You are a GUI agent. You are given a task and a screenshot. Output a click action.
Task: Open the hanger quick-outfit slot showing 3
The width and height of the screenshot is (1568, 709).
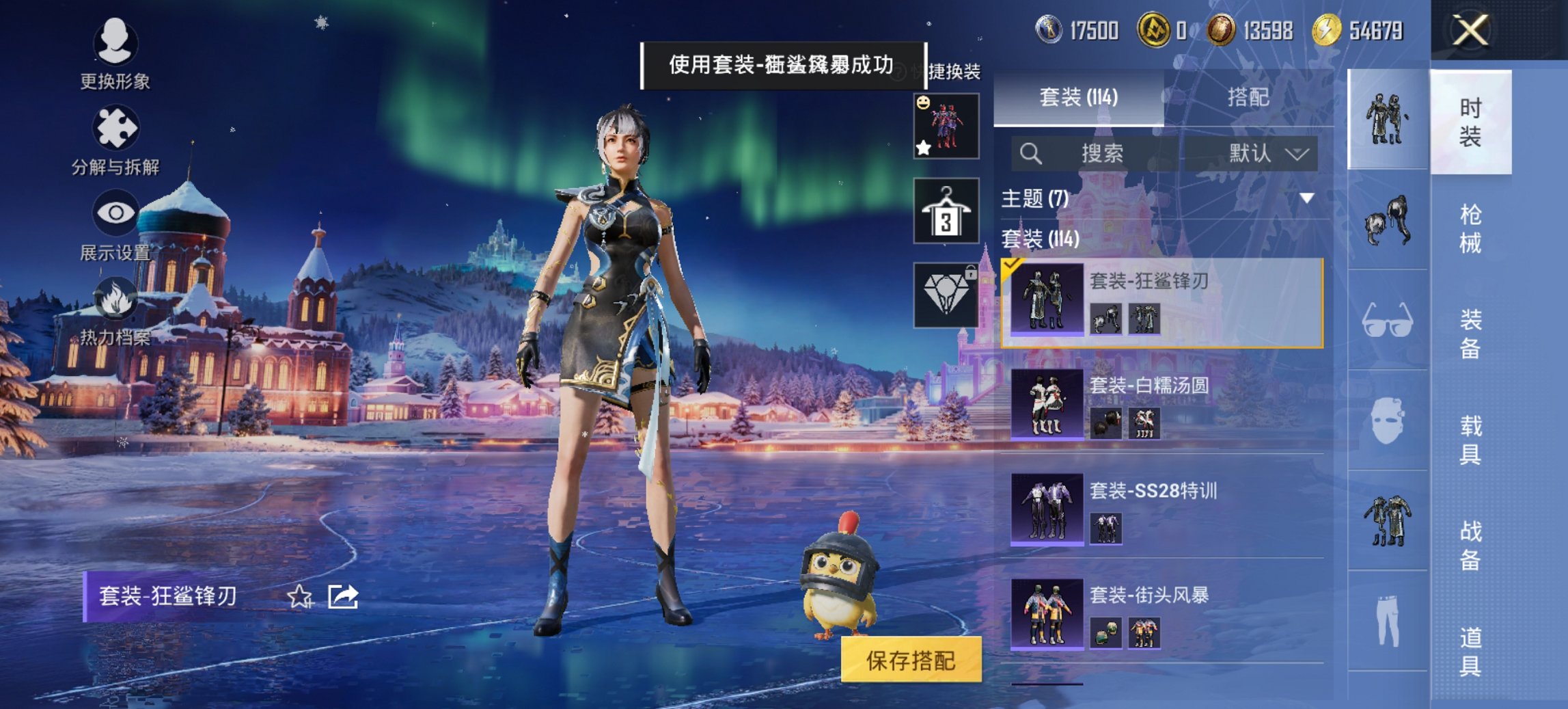point(946,210)
